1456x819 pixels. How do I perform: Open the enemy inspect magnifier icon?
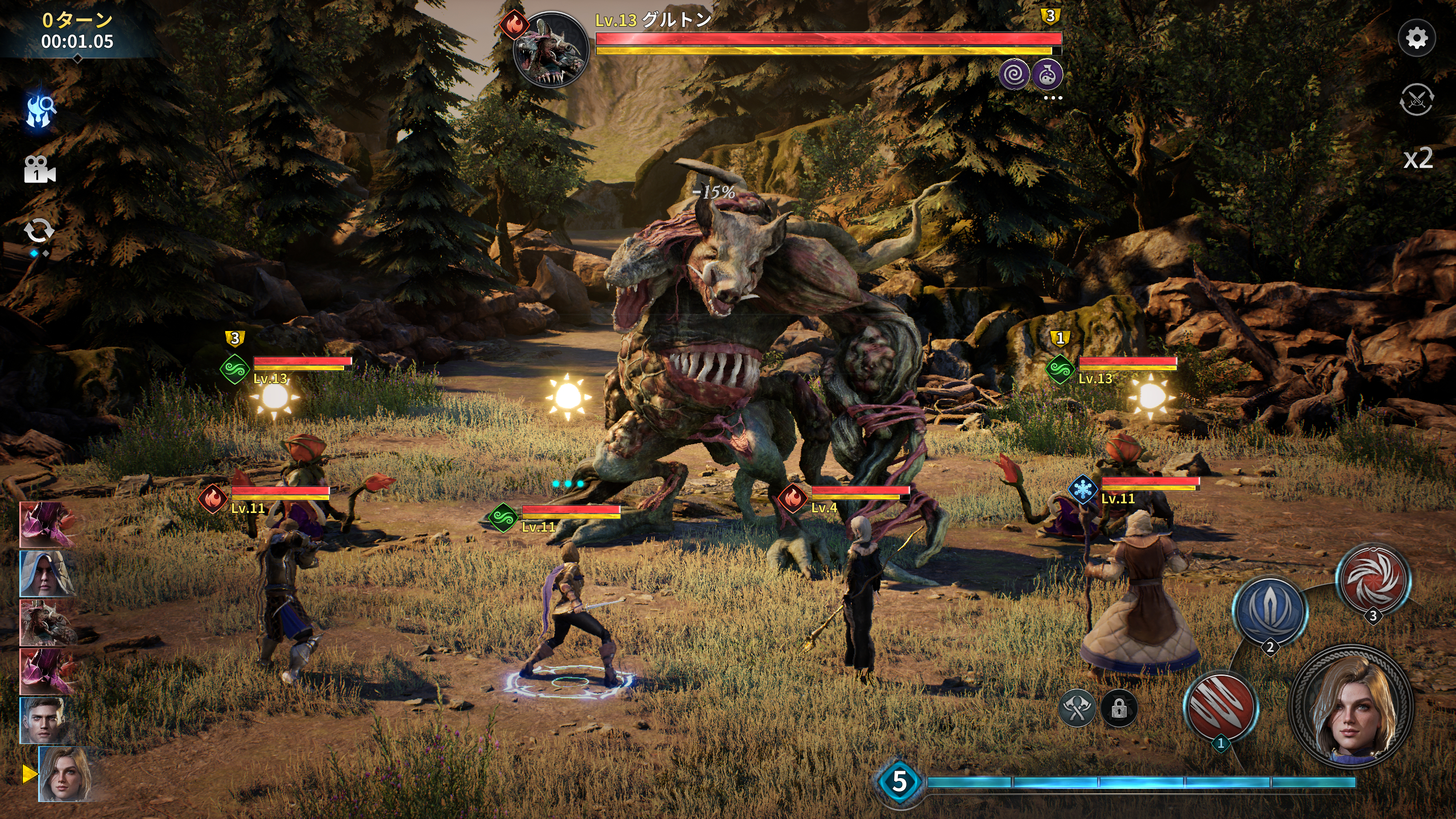(x=40, y=110)
